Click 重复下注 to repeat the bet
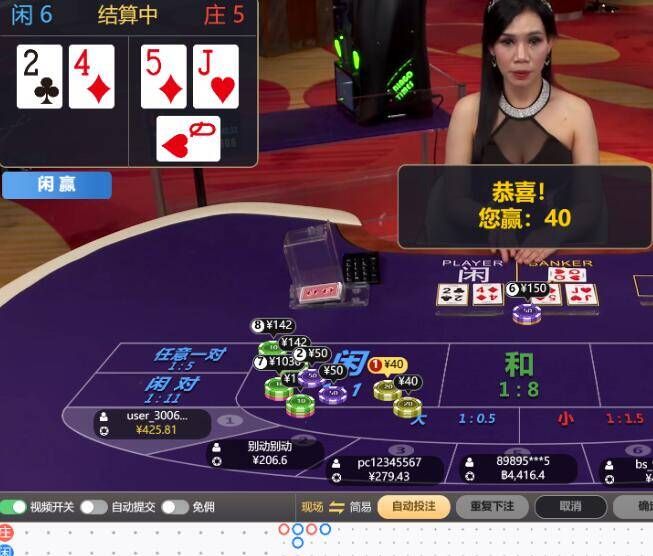The width and height of the screenshot is (653, 556). pos(492,506)
